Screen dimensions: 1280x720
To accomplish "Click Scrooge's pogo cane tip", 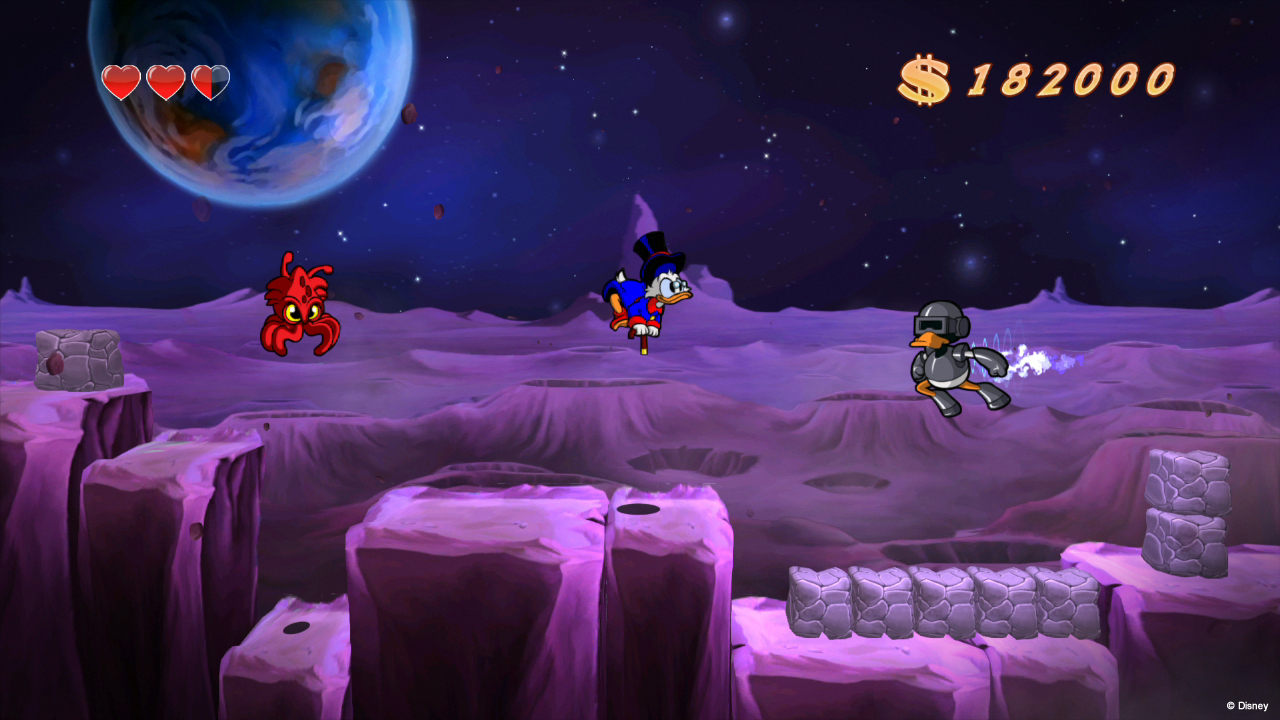I will pyautogui.click(x=645, y=350).
